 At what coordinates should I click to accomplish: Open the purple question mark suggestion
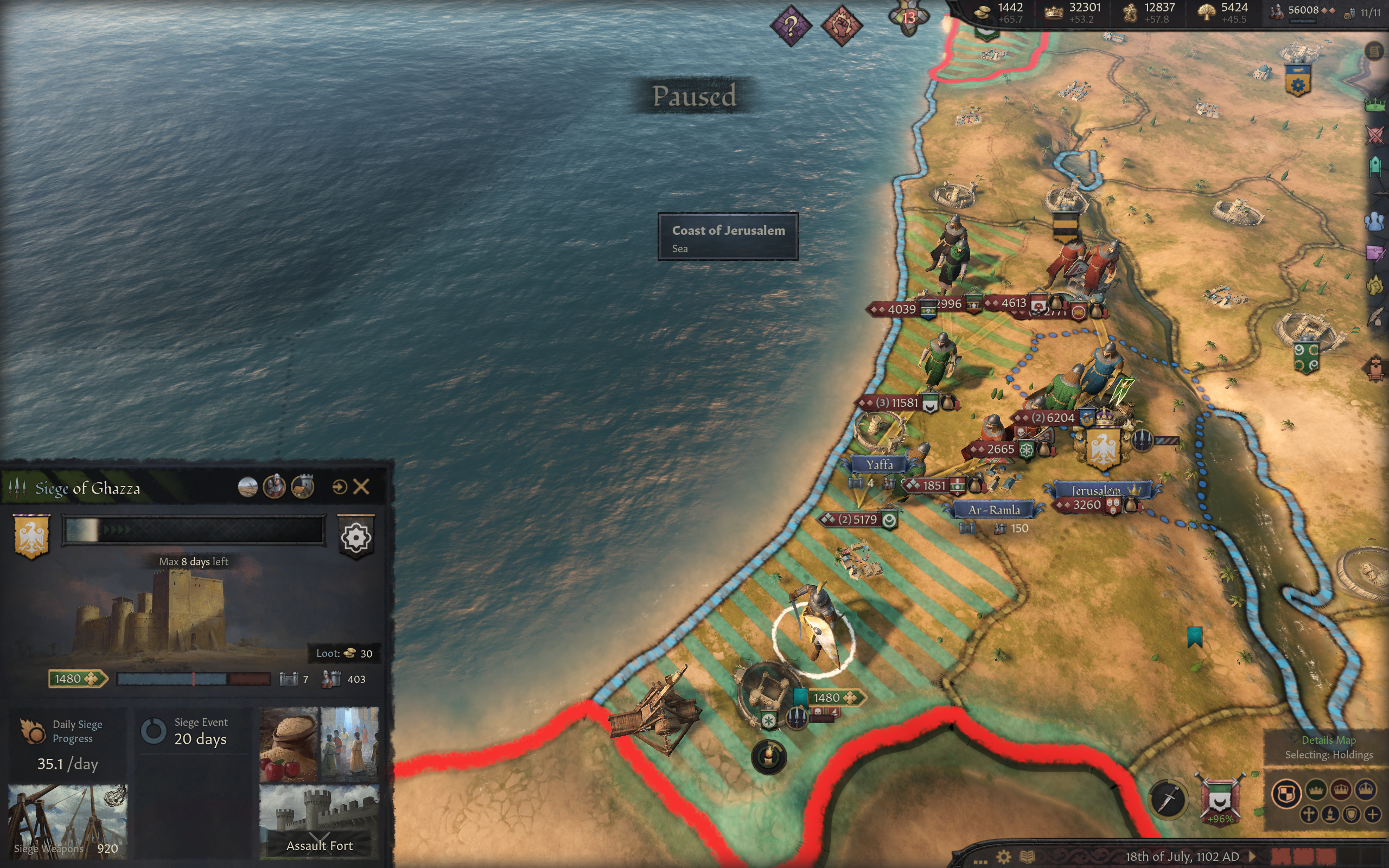pyautogui.click(x=791, y=26)
